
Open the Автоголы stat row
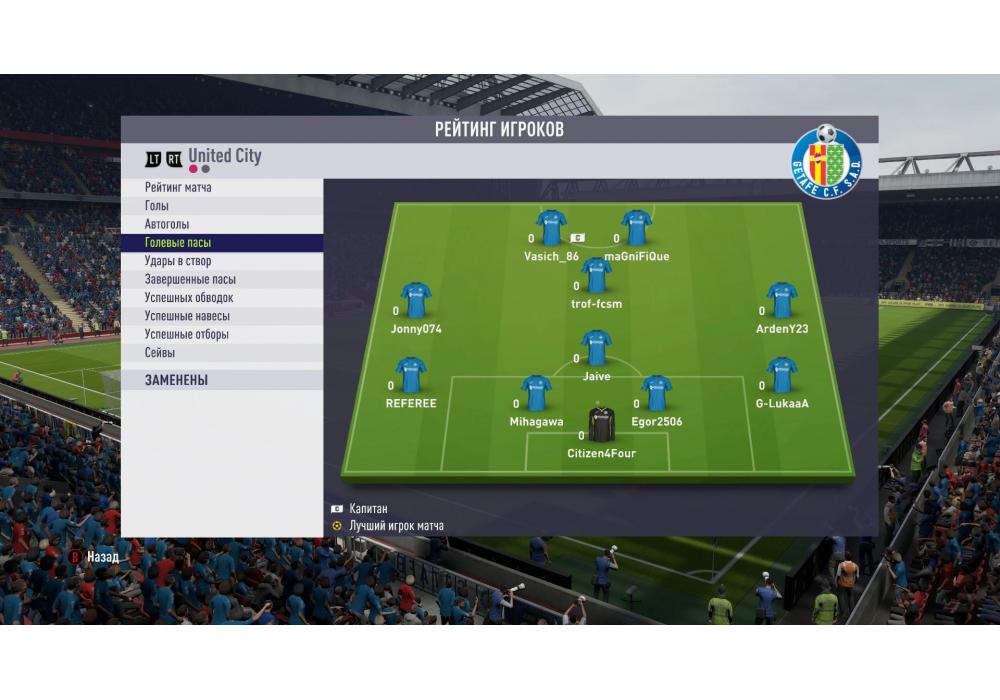(167, 225)
